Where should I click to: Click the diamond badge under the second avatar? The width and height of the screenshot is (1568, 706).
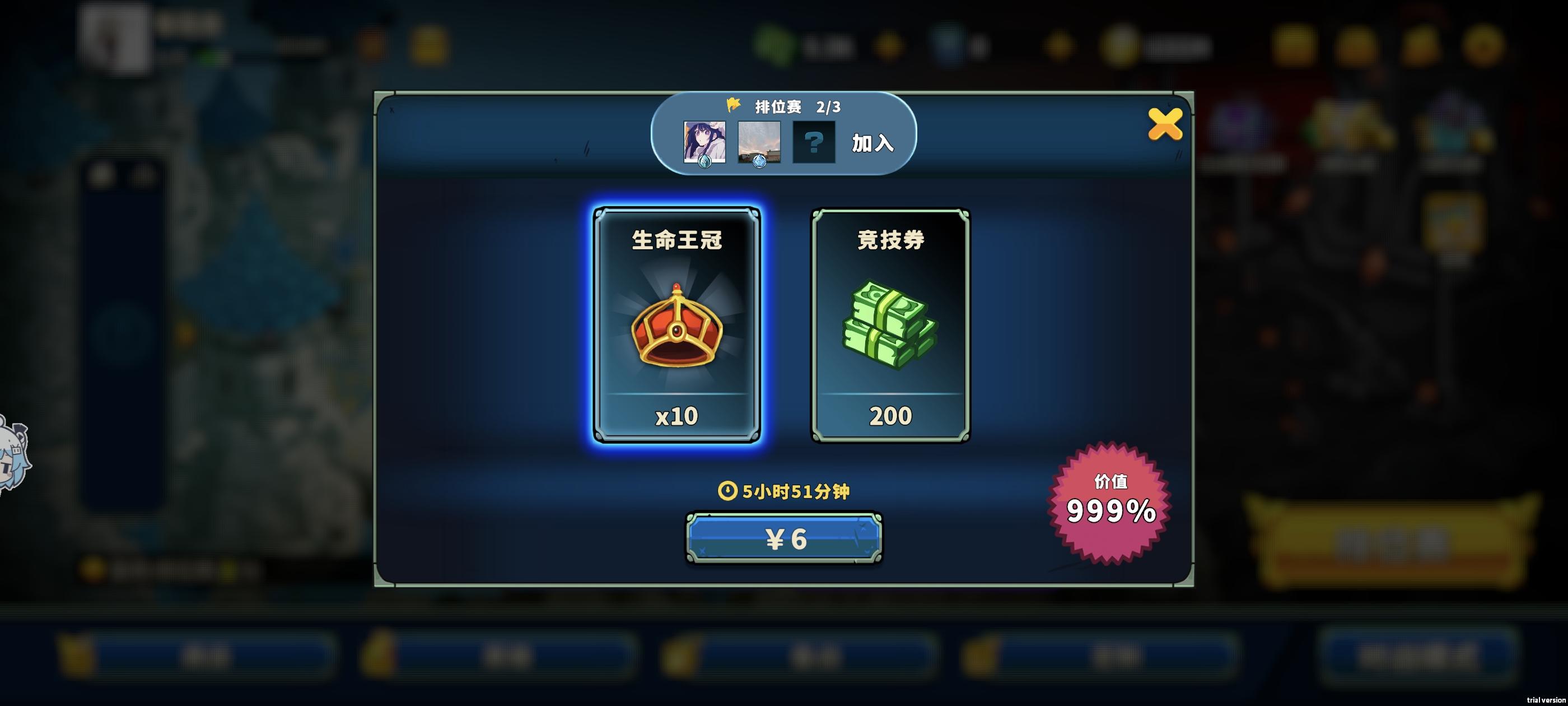tap(760, 163)
